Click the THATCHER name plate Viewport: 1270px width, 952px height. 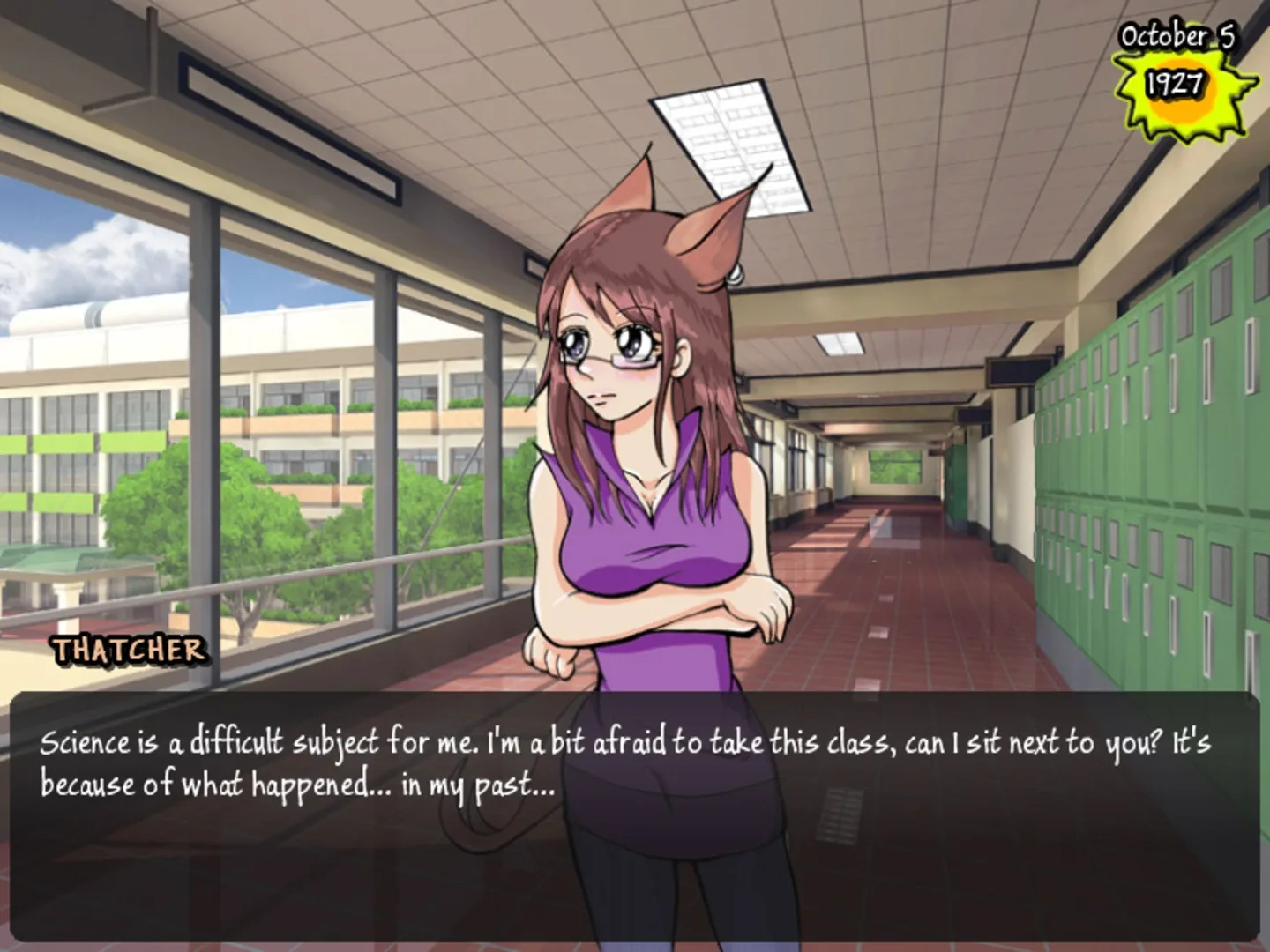(126, 651)
